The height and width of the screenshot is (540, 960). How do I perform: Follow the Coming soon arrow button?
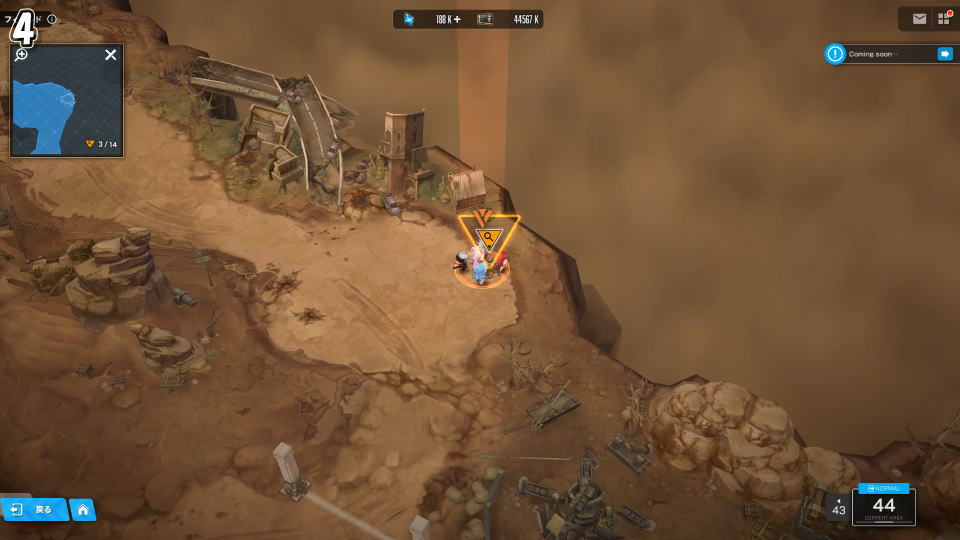[x=944, y=54]
